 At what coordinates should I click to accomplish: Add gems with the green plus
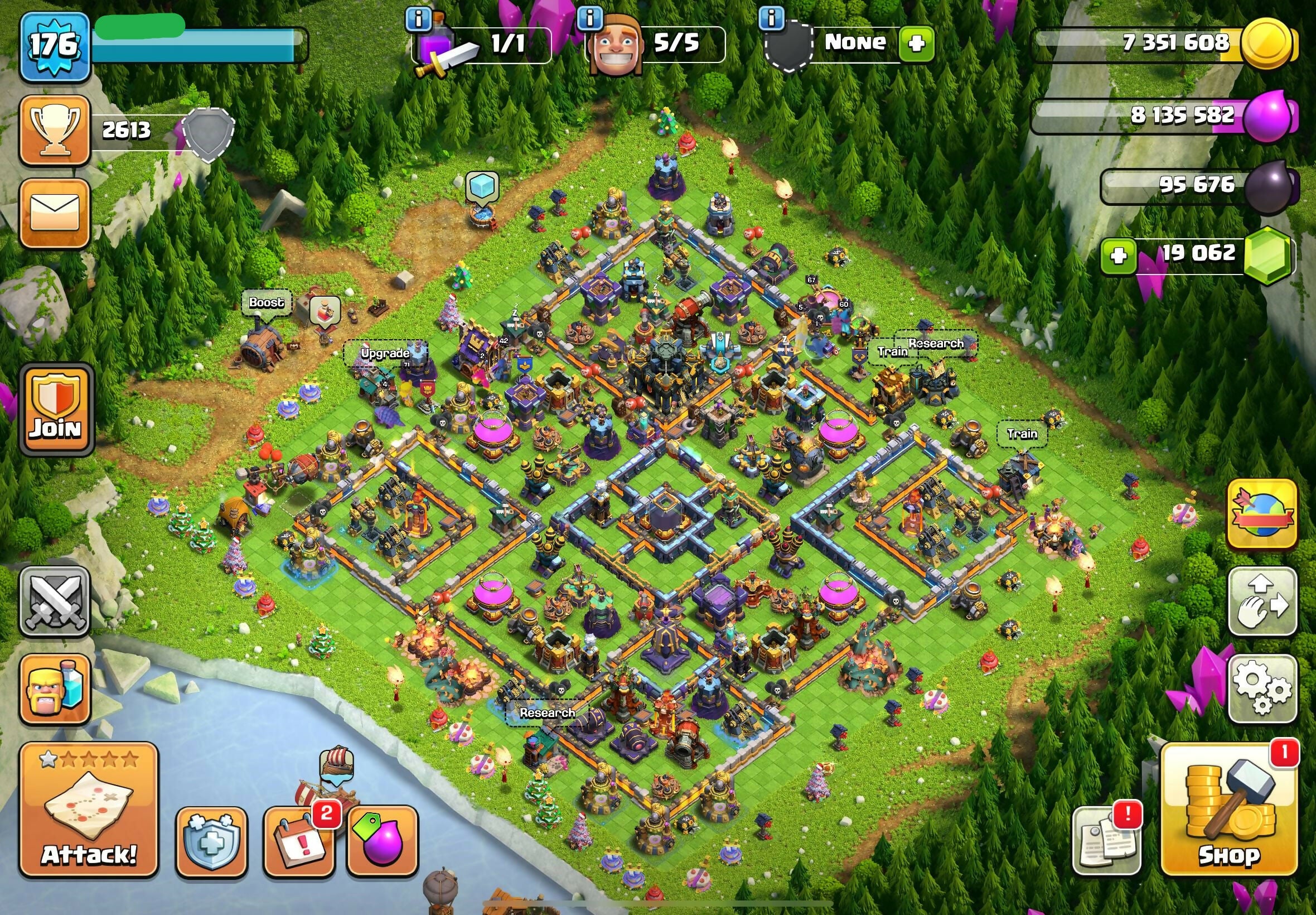coord(1118,256)
